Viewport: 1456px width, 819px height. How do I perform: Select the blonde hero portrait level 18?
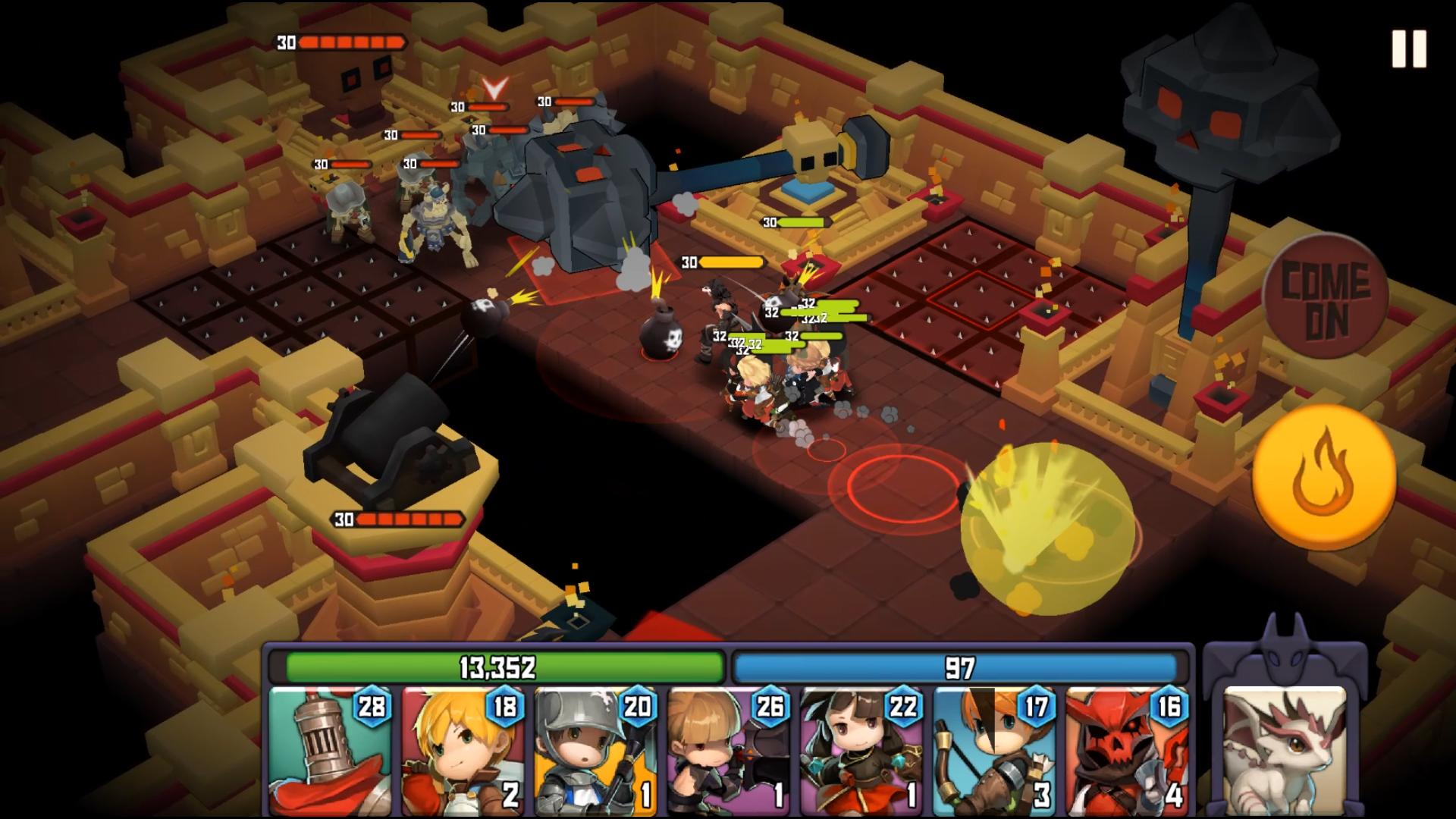463,751
